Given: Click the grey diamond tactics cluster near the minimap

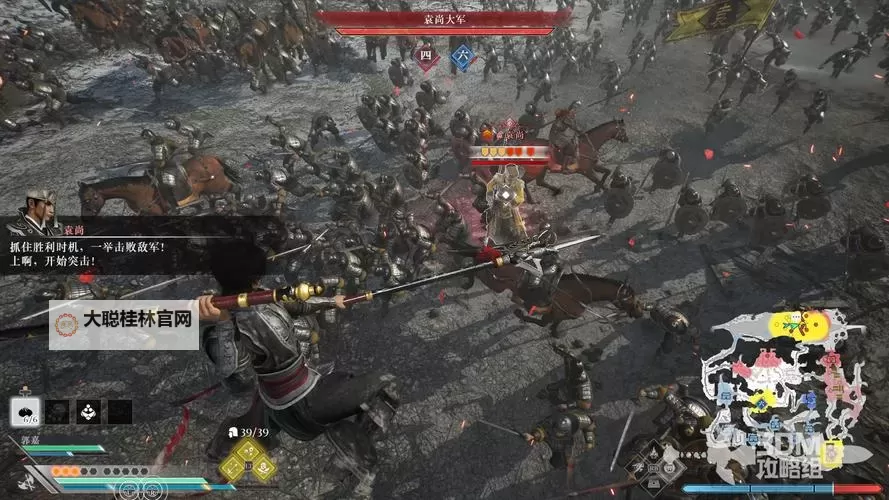Looking at the screenshot, I should click(x=652, y=469).
